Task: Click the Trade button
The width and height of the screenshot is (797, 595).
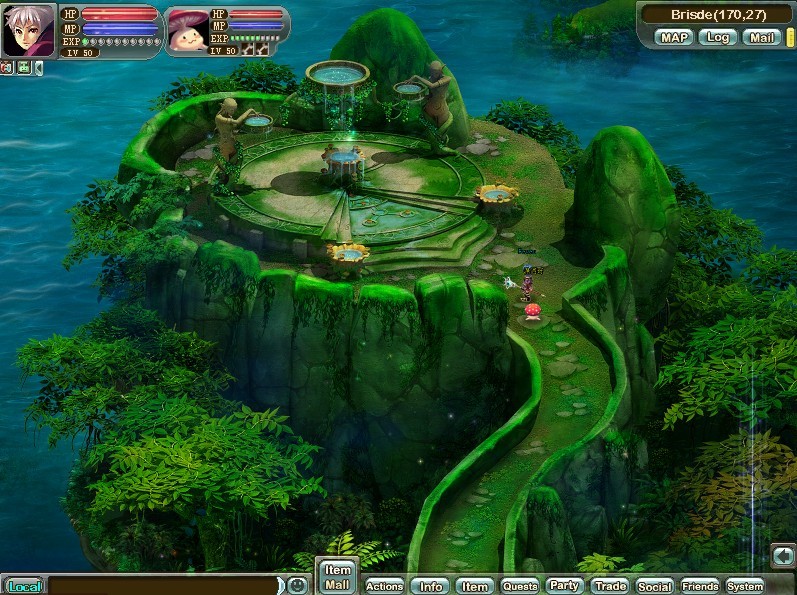Action: click(x=609, y=587)
